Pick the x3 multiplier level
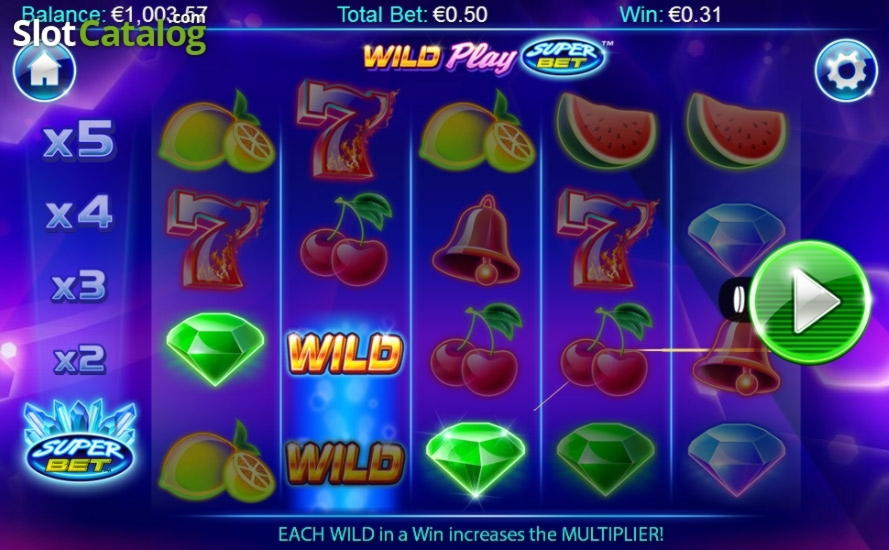This screenshot has width=889, height=550. pos(80,286)
